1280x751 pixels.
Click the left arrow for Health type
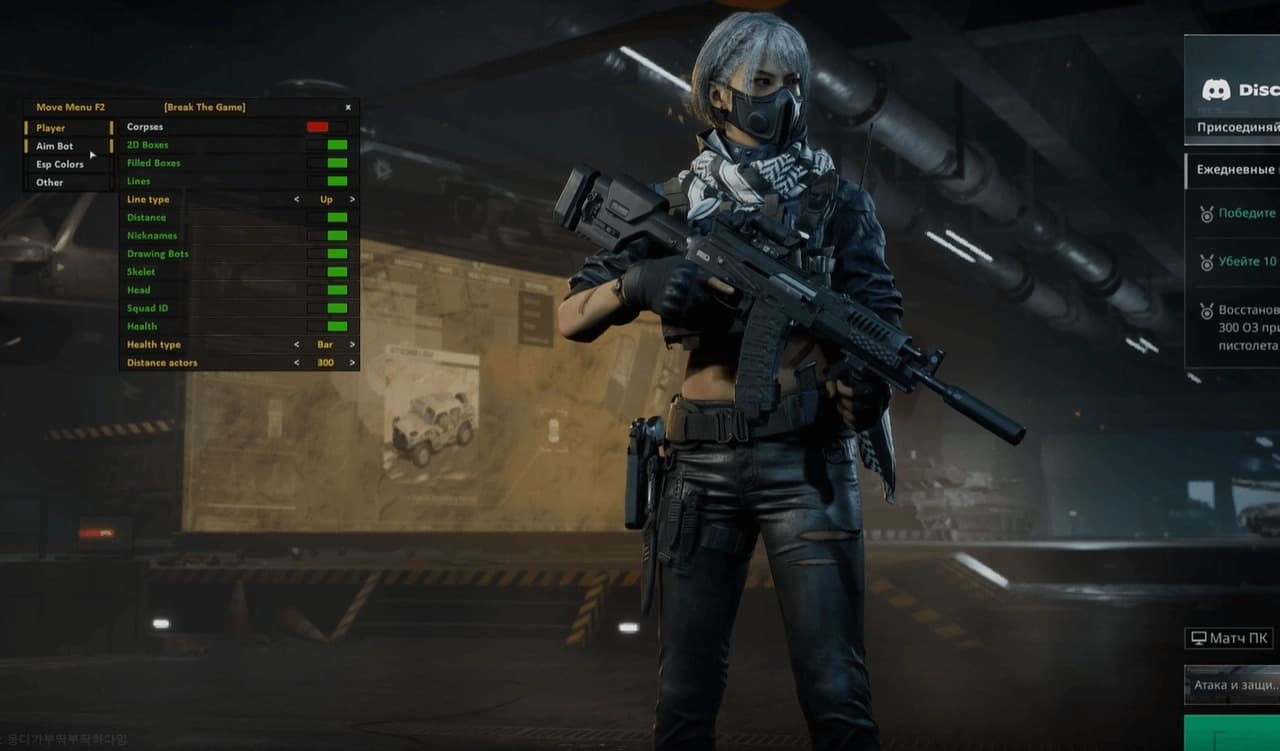[x=296, y=345]
